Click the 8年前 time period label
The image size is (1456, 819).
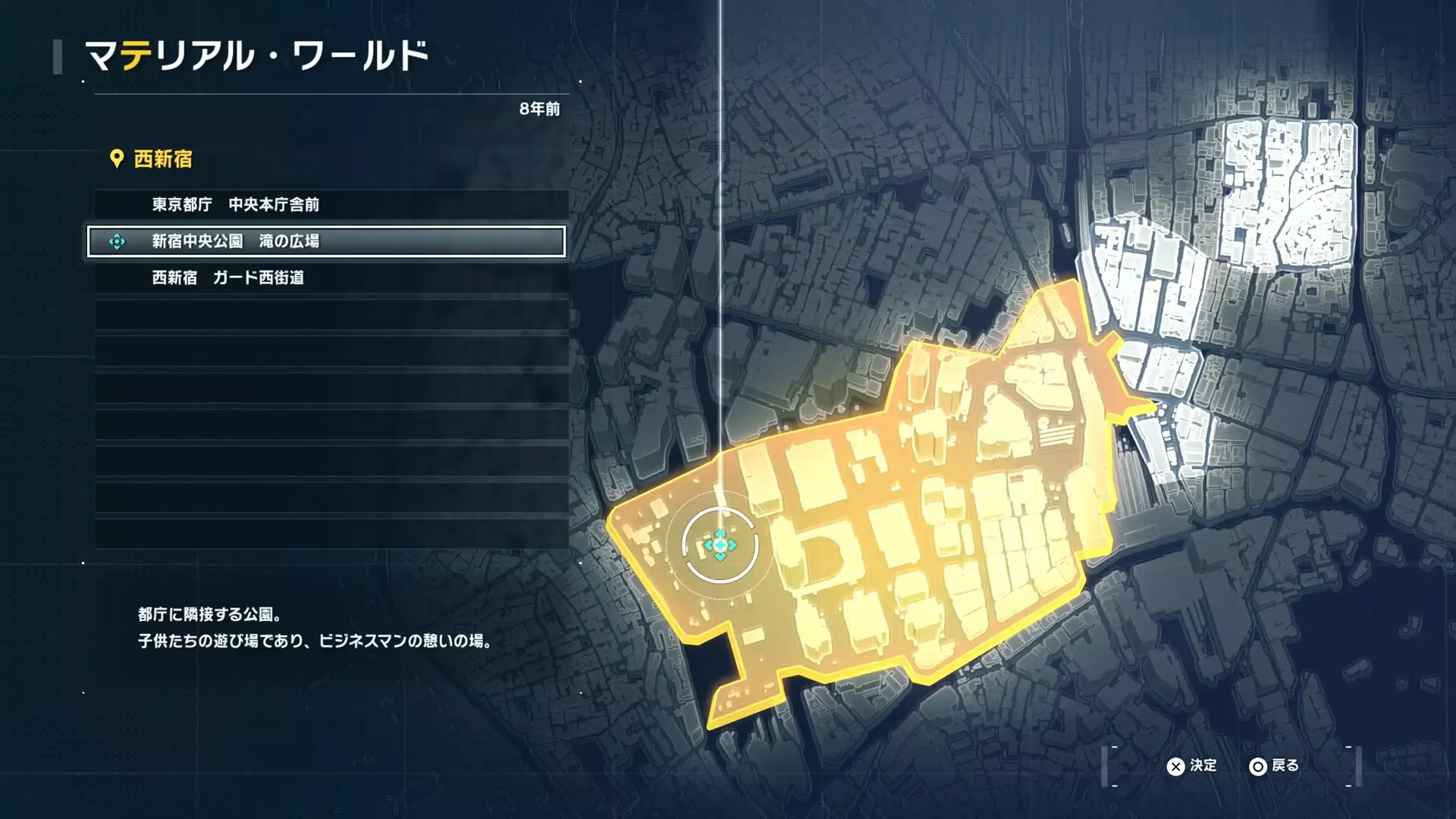539,108
